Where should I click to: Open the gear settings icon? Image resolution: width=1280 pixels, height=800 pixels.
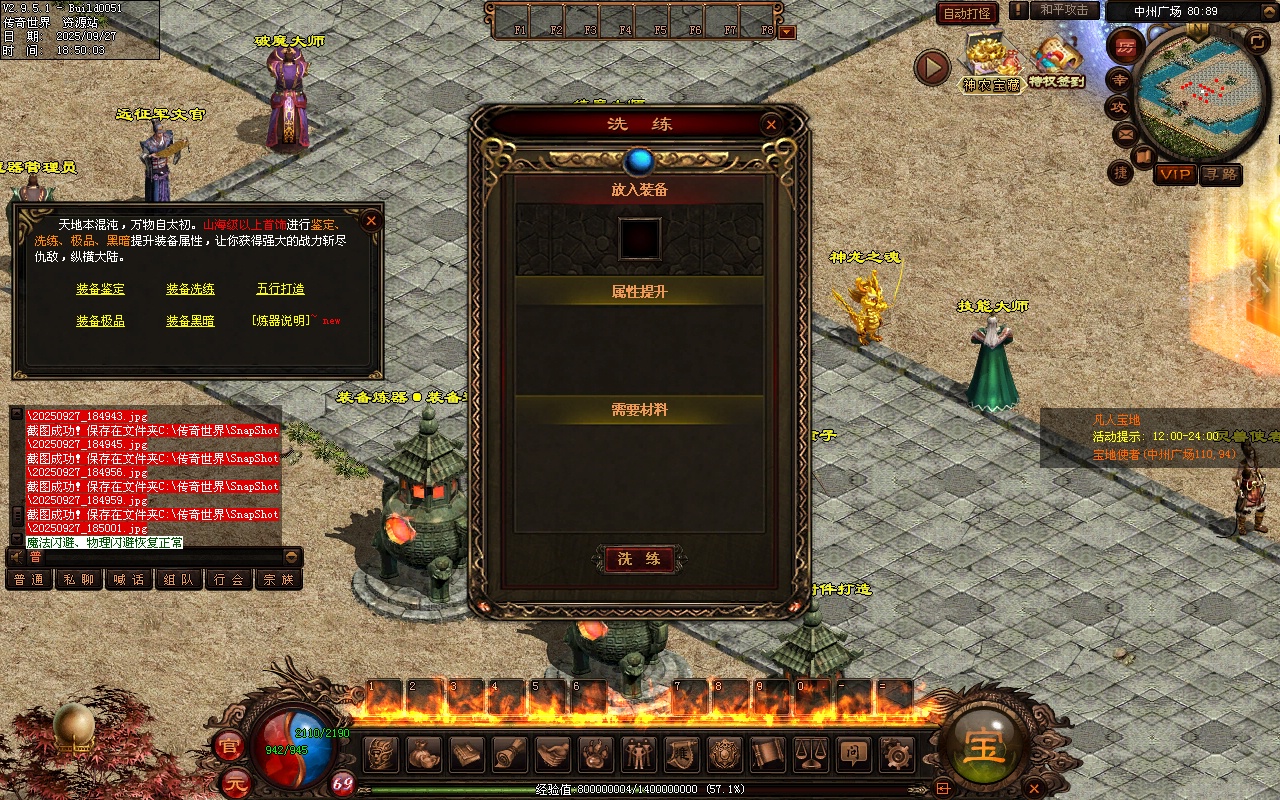click(895, 753)
